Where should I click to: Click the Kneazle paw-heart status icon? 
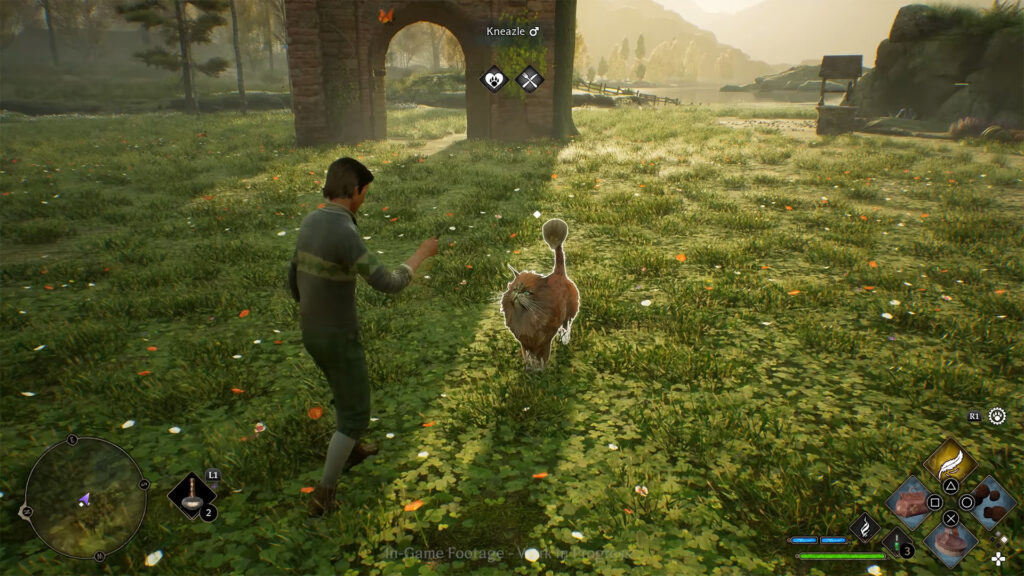(x=494, y=78)
